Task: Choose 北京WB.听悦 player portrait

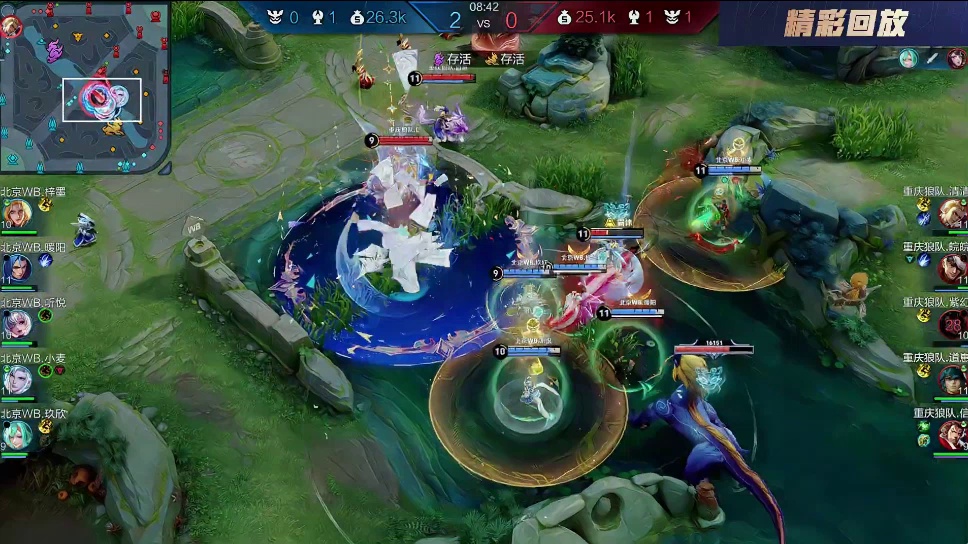Action: tap(17, 324)
